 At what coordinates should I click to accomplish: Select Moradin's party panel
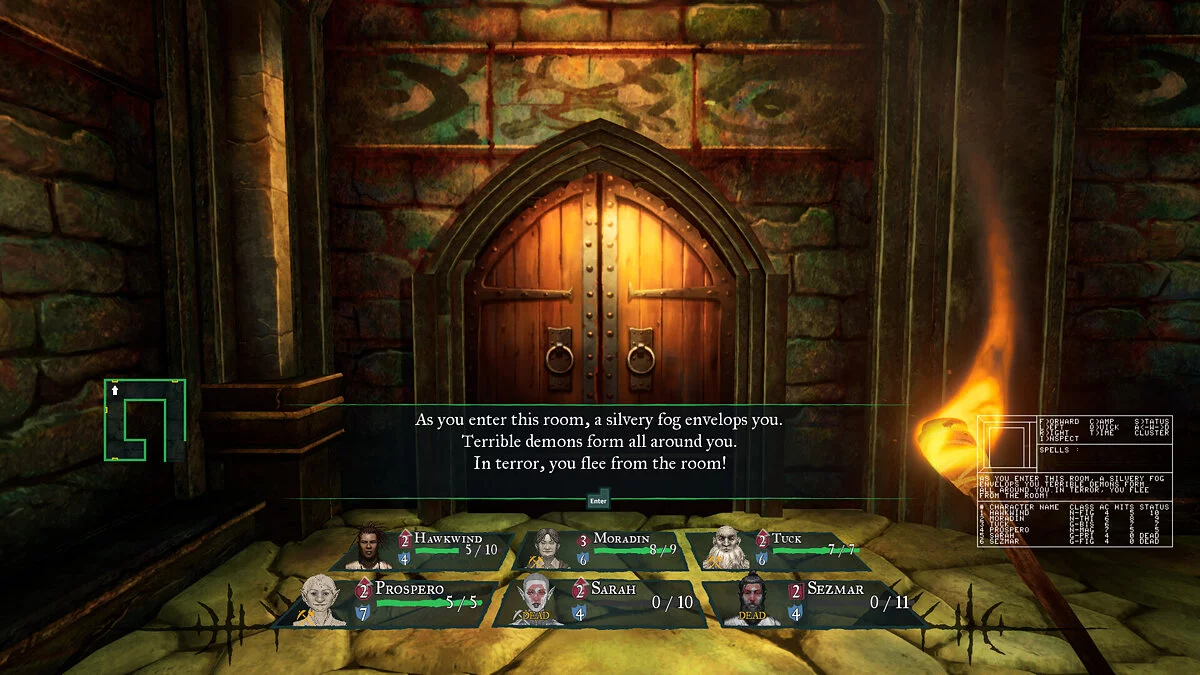pos(603,549)
